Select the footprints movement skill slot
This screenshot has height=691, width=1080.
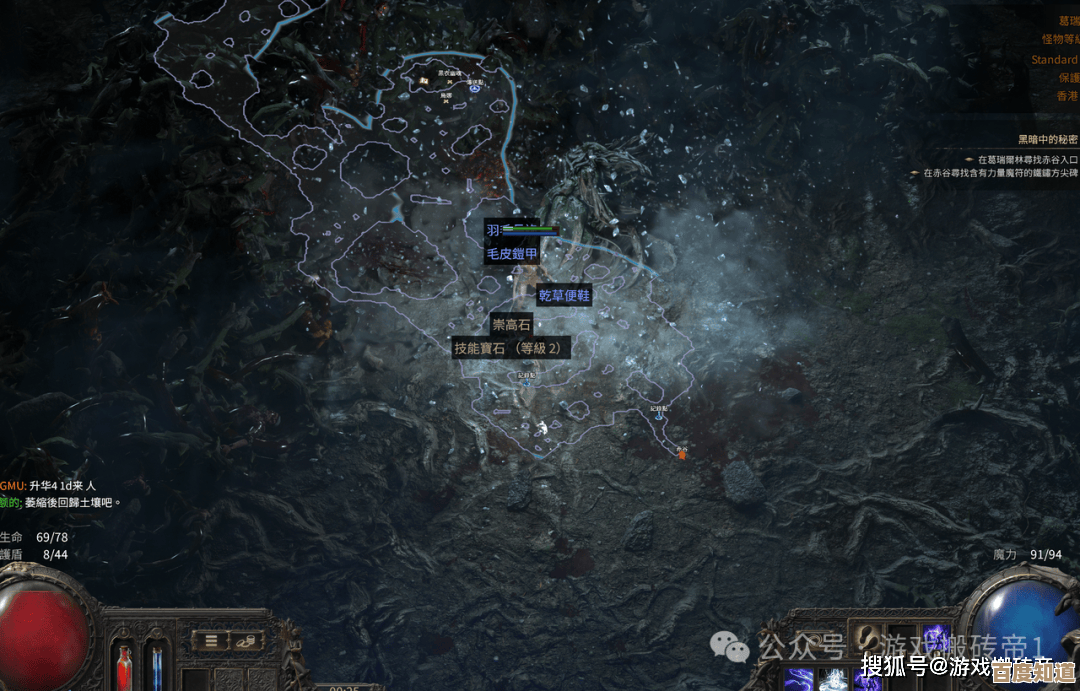[867, 640]
